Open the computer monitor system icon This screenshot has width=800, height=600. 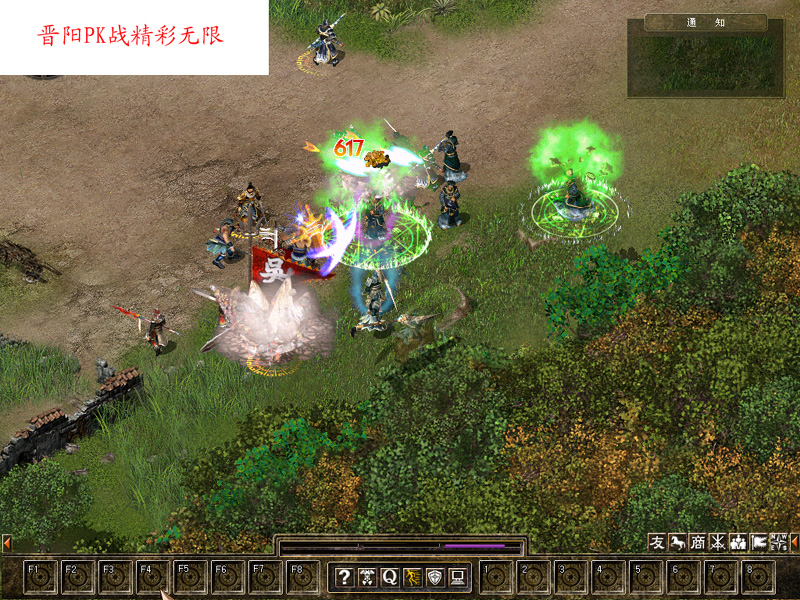(457, 577)
